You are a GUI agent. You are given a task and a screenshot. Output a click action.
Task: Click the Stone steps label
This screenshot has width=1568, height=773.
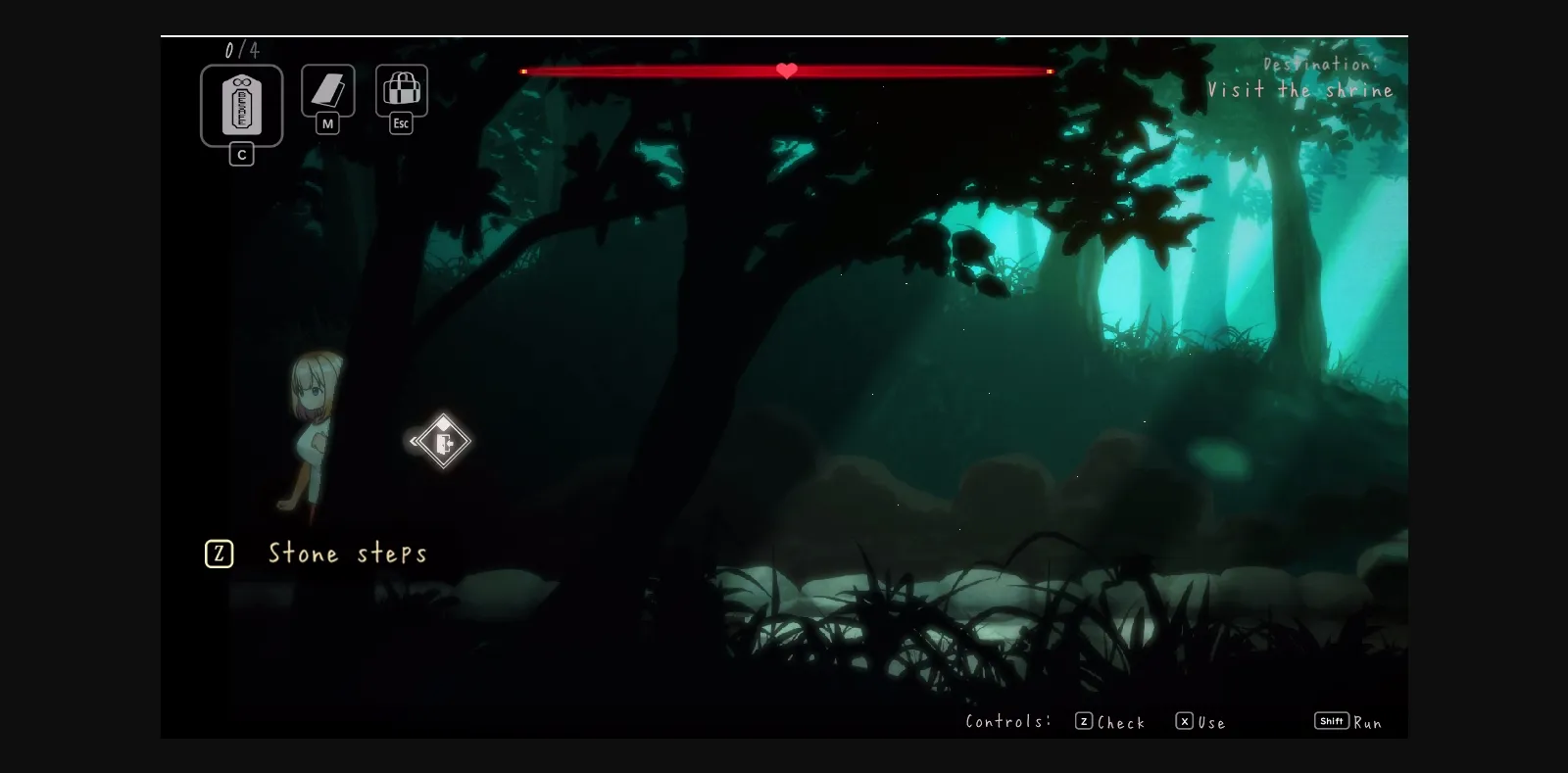348,554
